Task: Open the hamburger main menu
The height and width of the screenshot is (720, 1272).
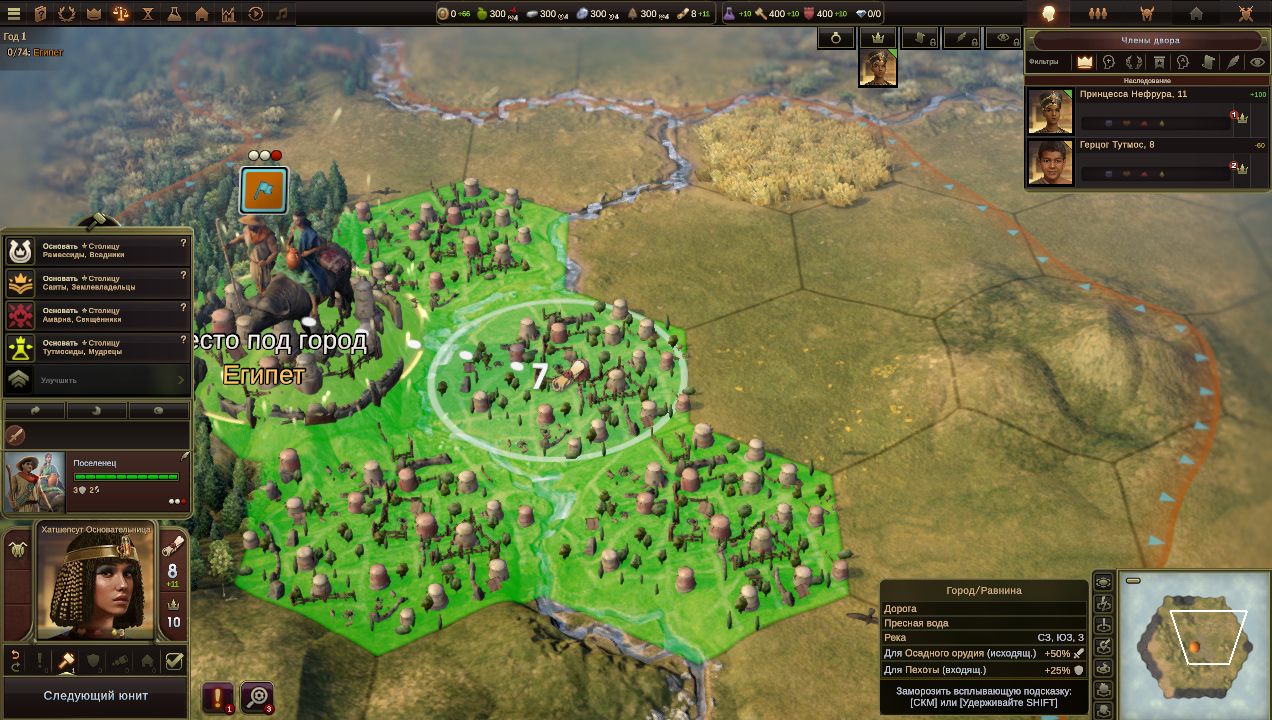Action: pos(14,14)
